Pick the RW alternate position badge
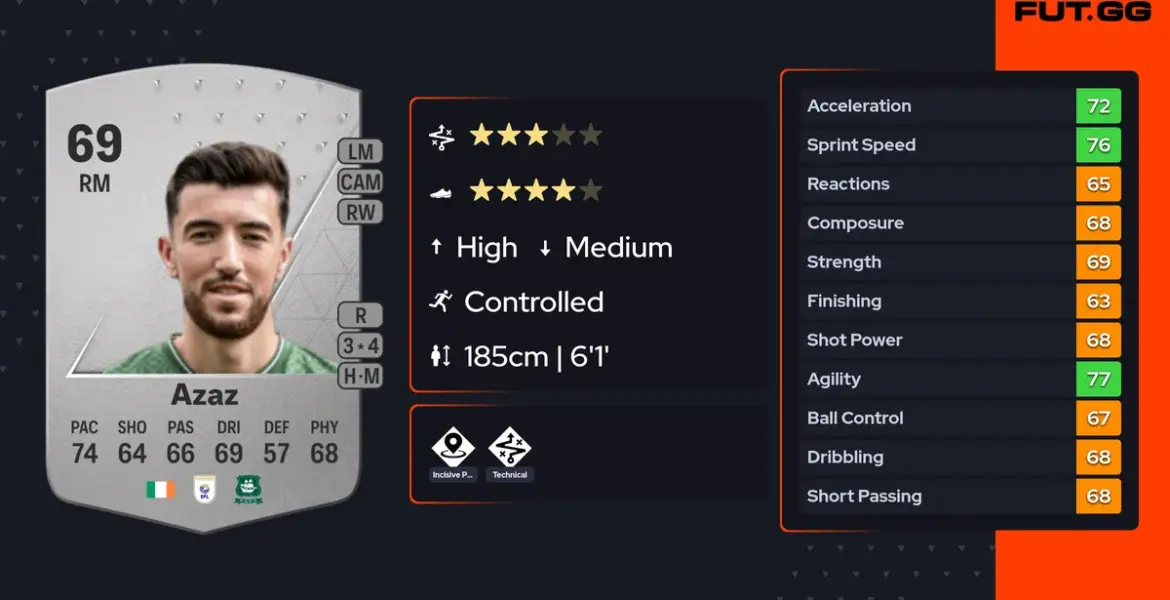This screenshot has height=600, width=1170. [360, 212]
